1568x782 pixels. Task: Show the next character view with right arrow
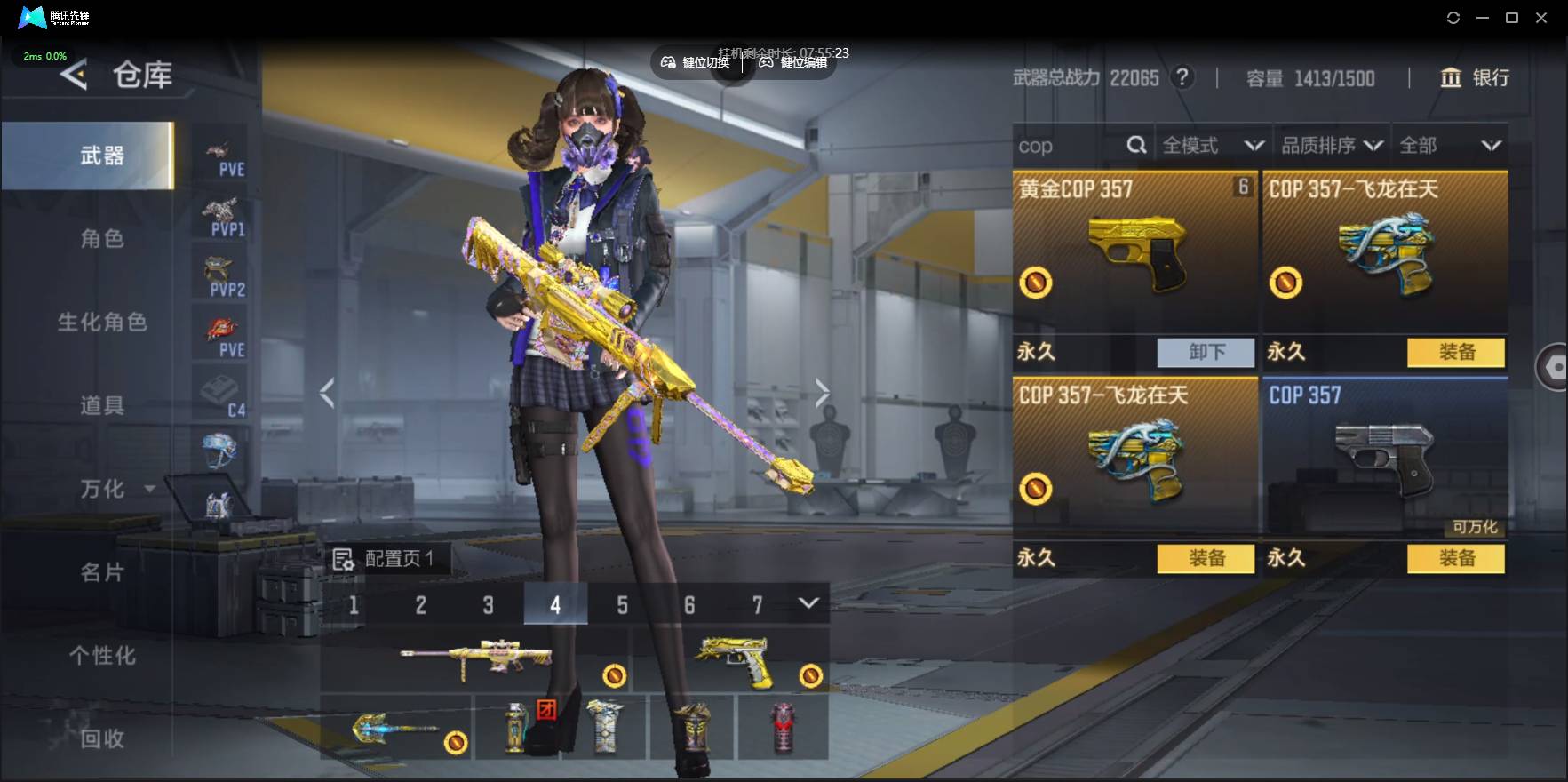[823, 392]
